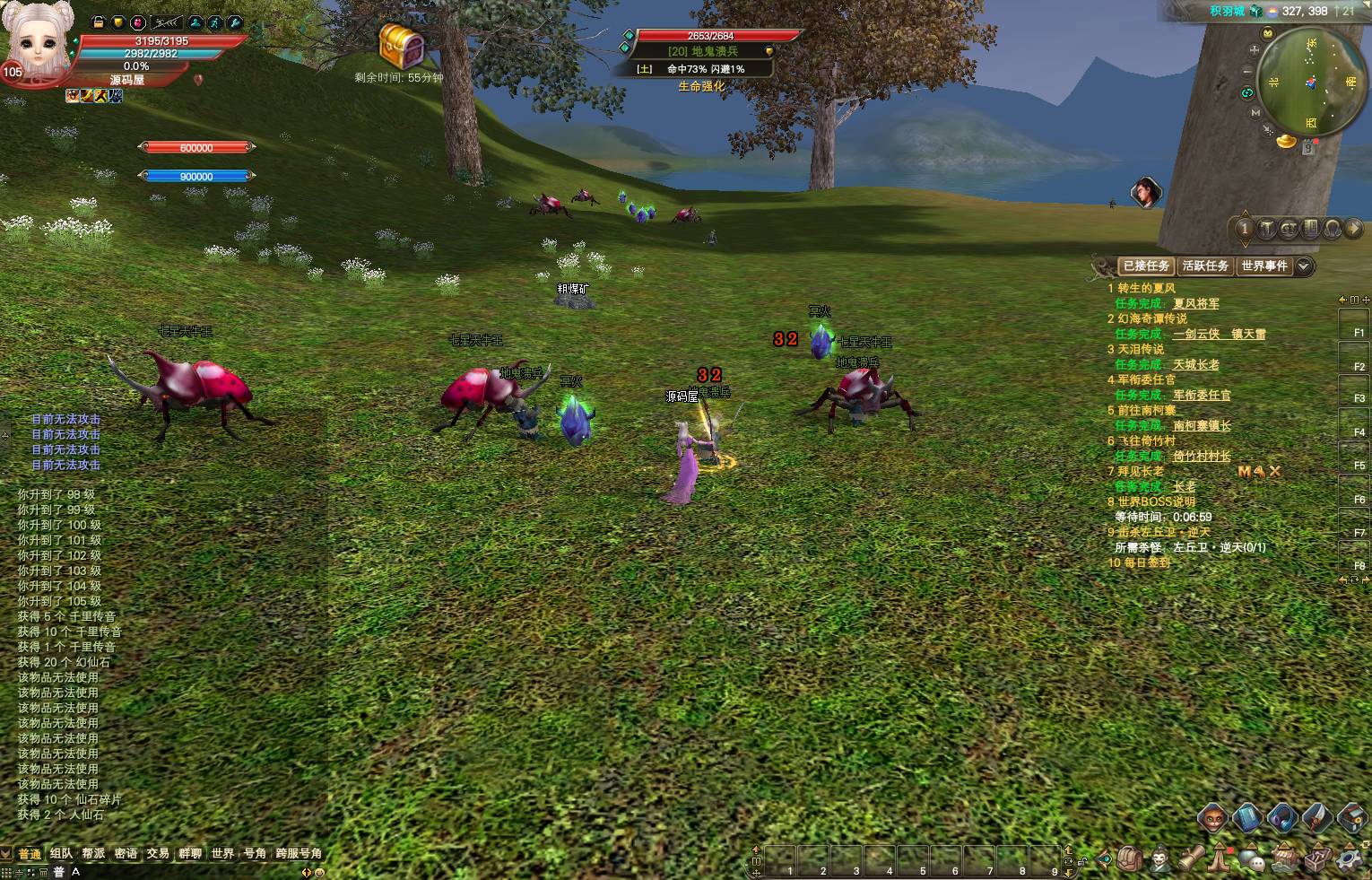Open the calendar icon below the minimap

tap(1308, 148)
